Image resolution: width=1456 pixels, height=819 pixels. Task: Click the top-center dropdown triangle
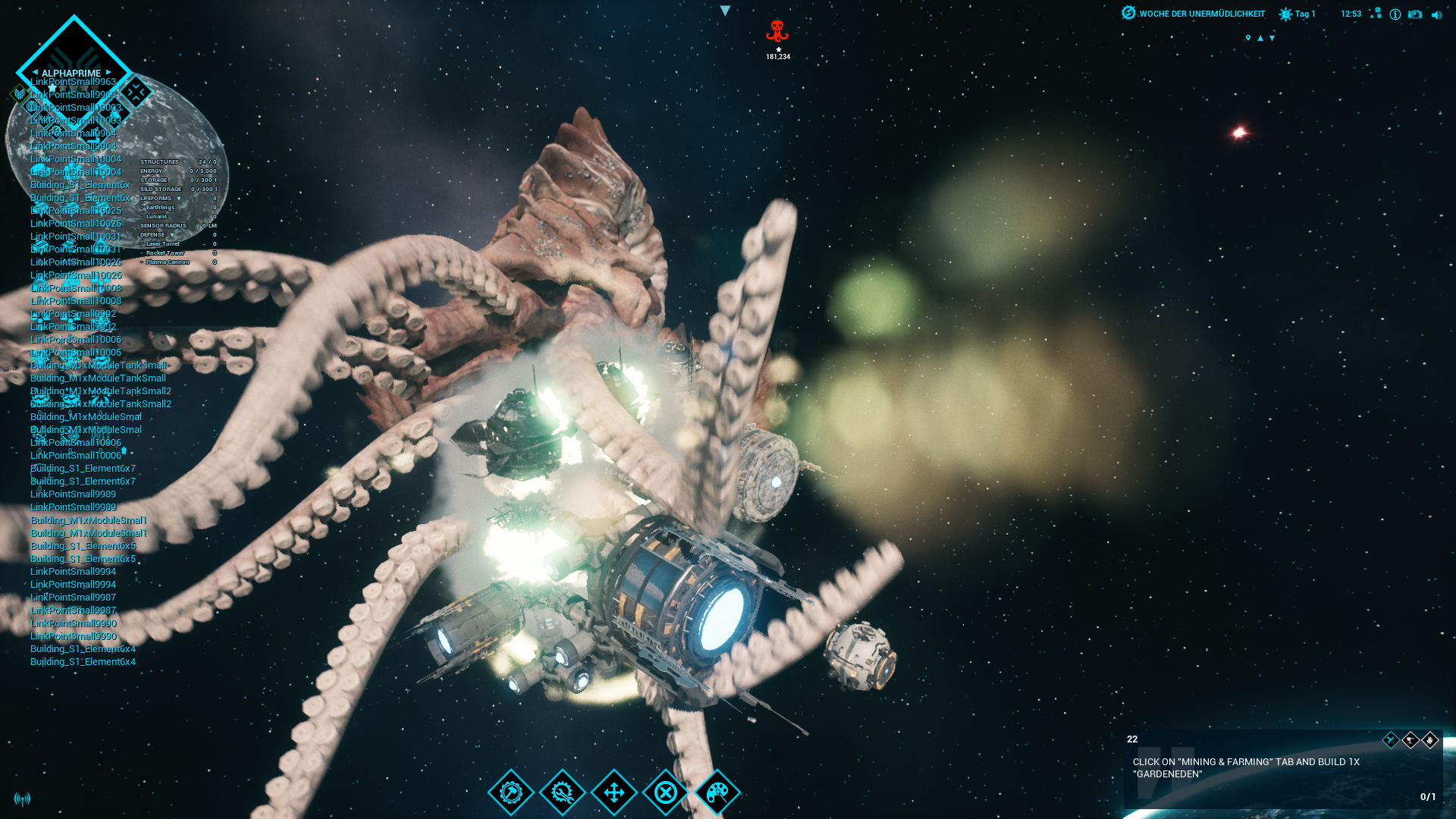[725, 11]
